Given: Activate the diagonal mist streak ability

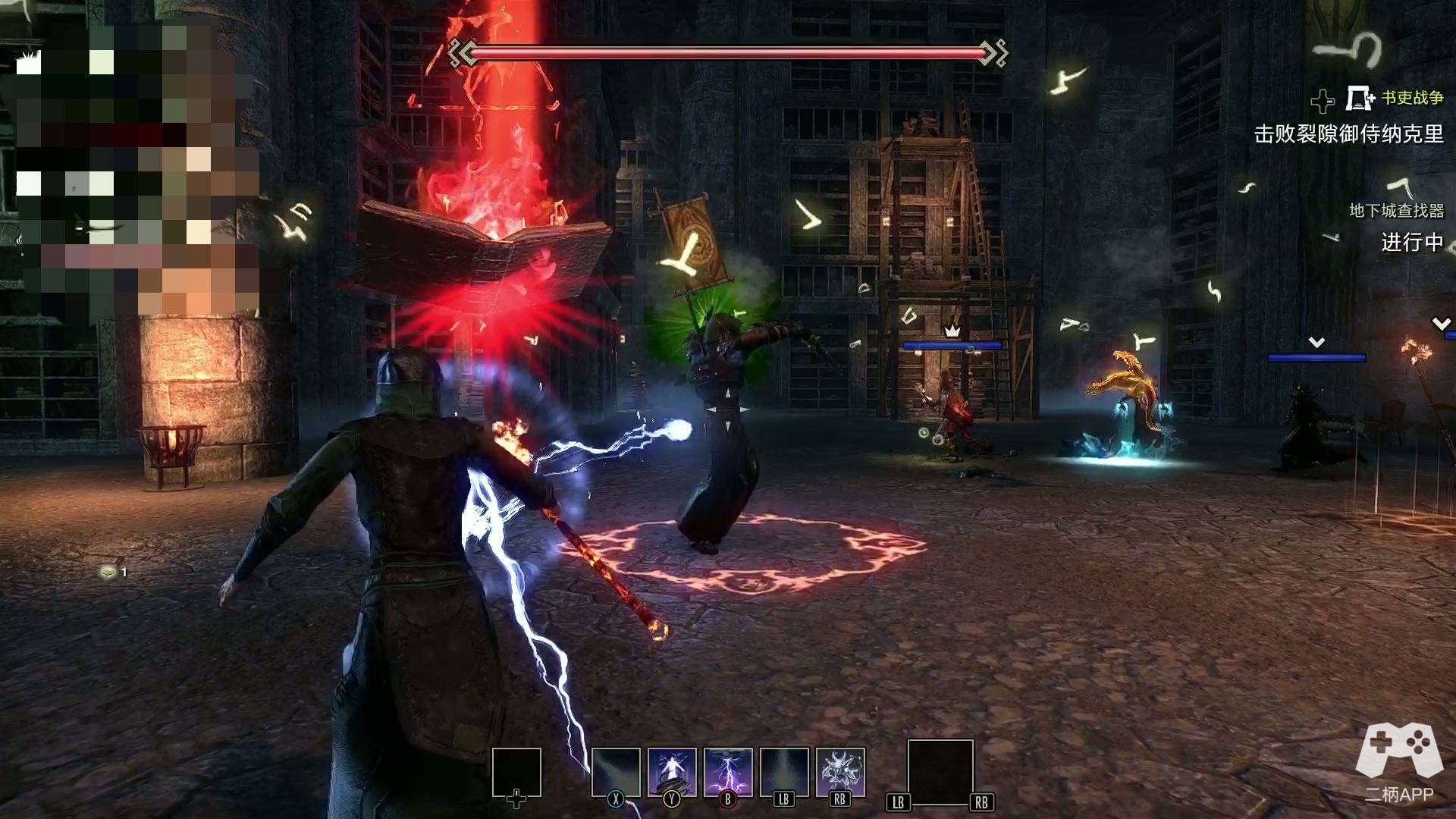Looking at the screenshot, I should 616,772.
